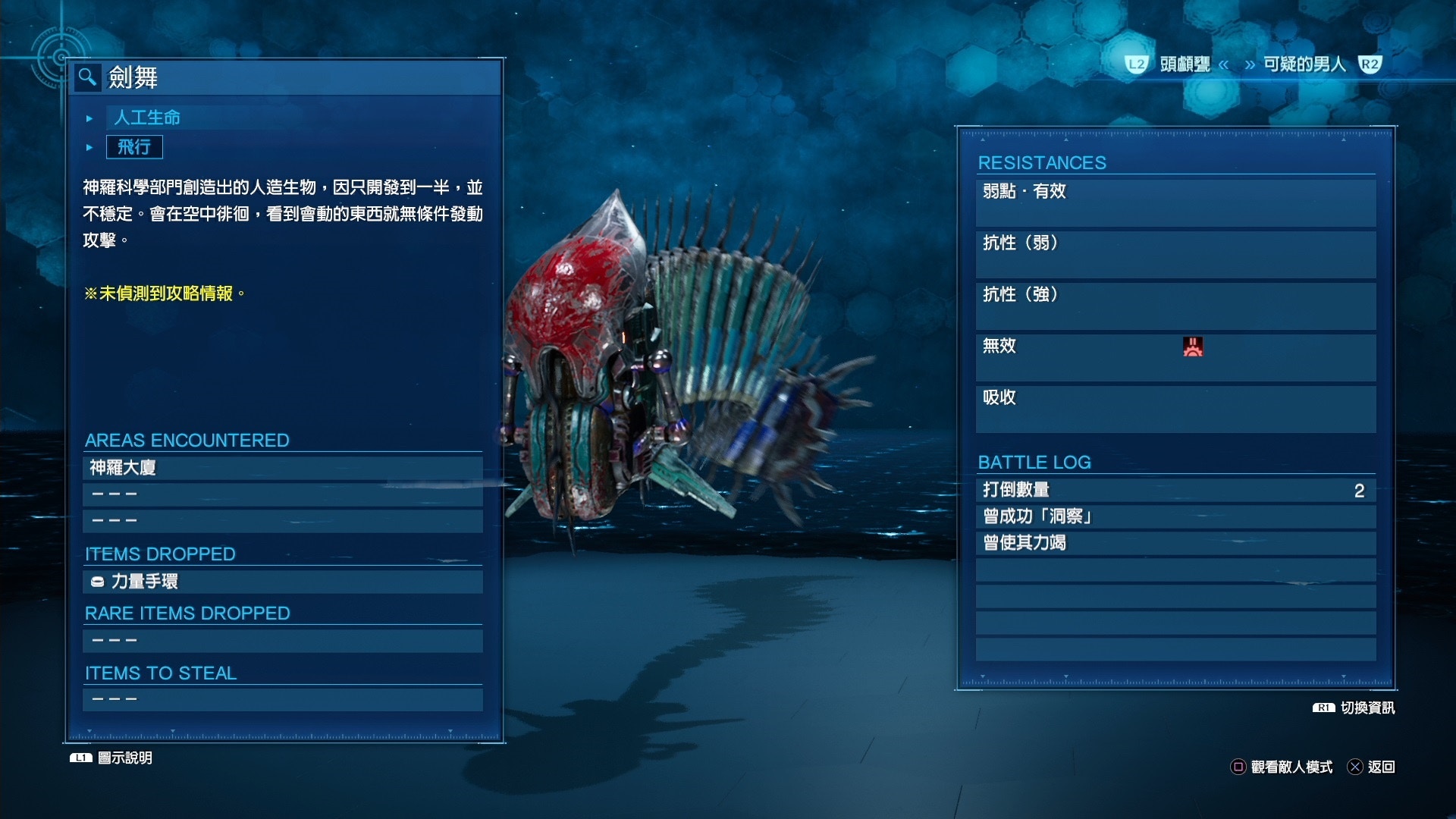Screen dimensions: 1456x819
Task: Select the stun status icon in 無效 row
Action: coord(1194,347)
